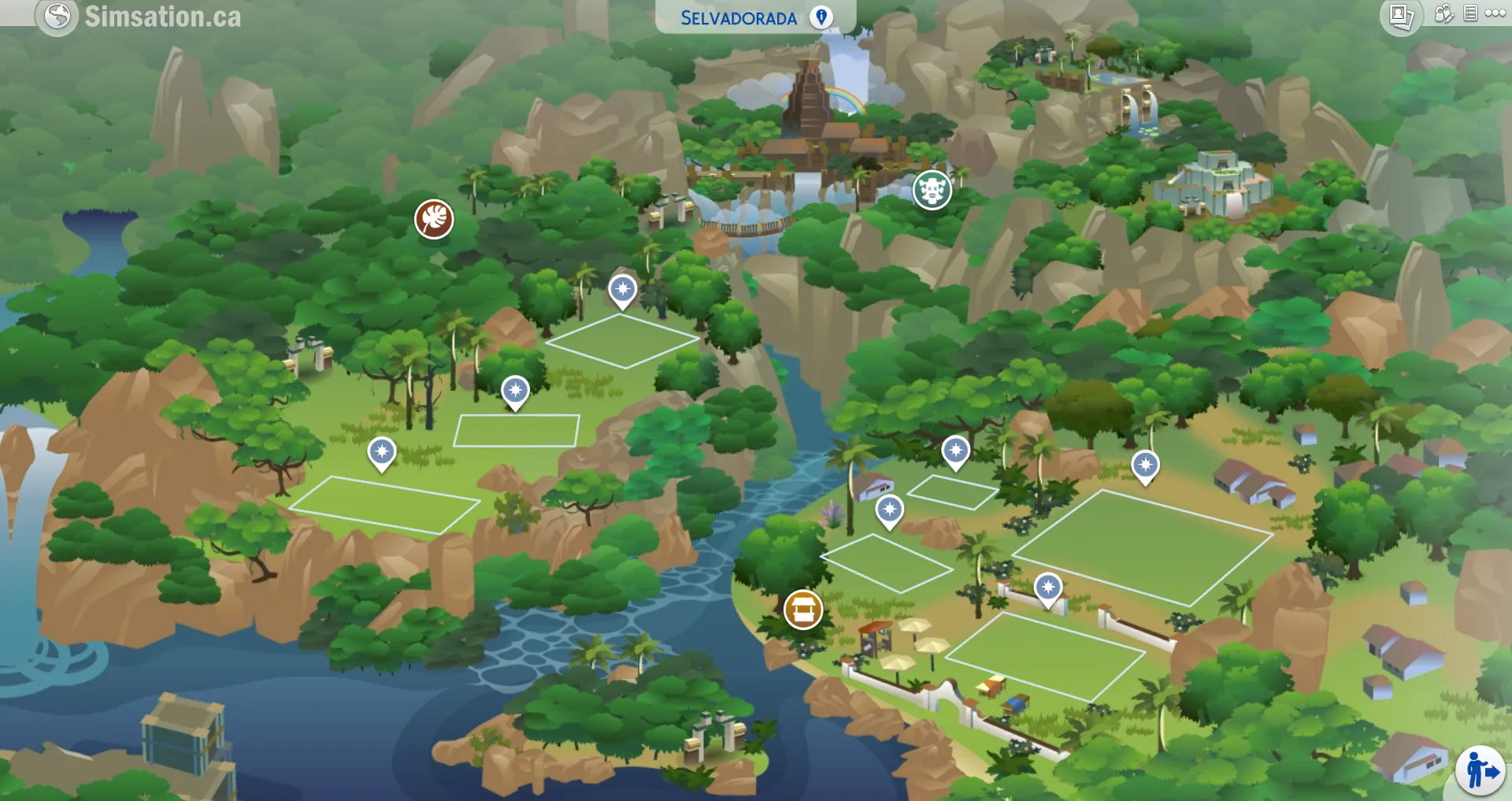Show Selvadorada world info pin
This screenshot has height=801, width=1512.
tap(821, 17)
